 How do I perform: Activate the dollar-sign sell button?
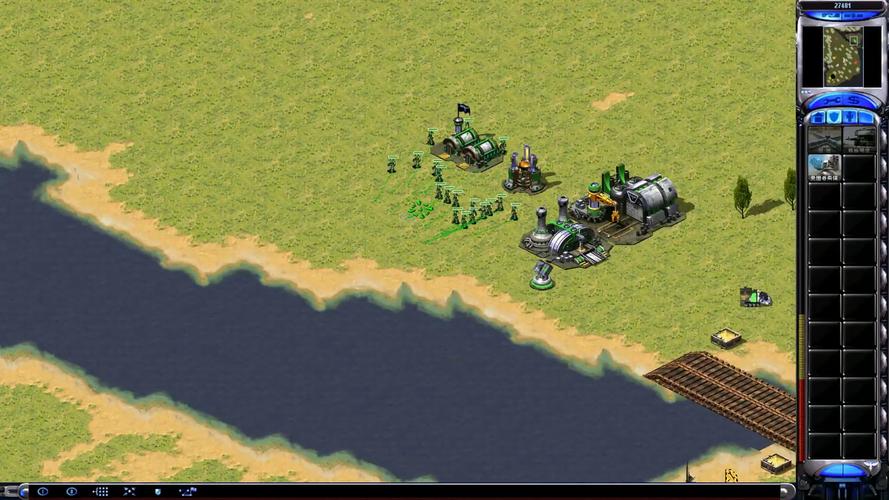pos(854,99)
